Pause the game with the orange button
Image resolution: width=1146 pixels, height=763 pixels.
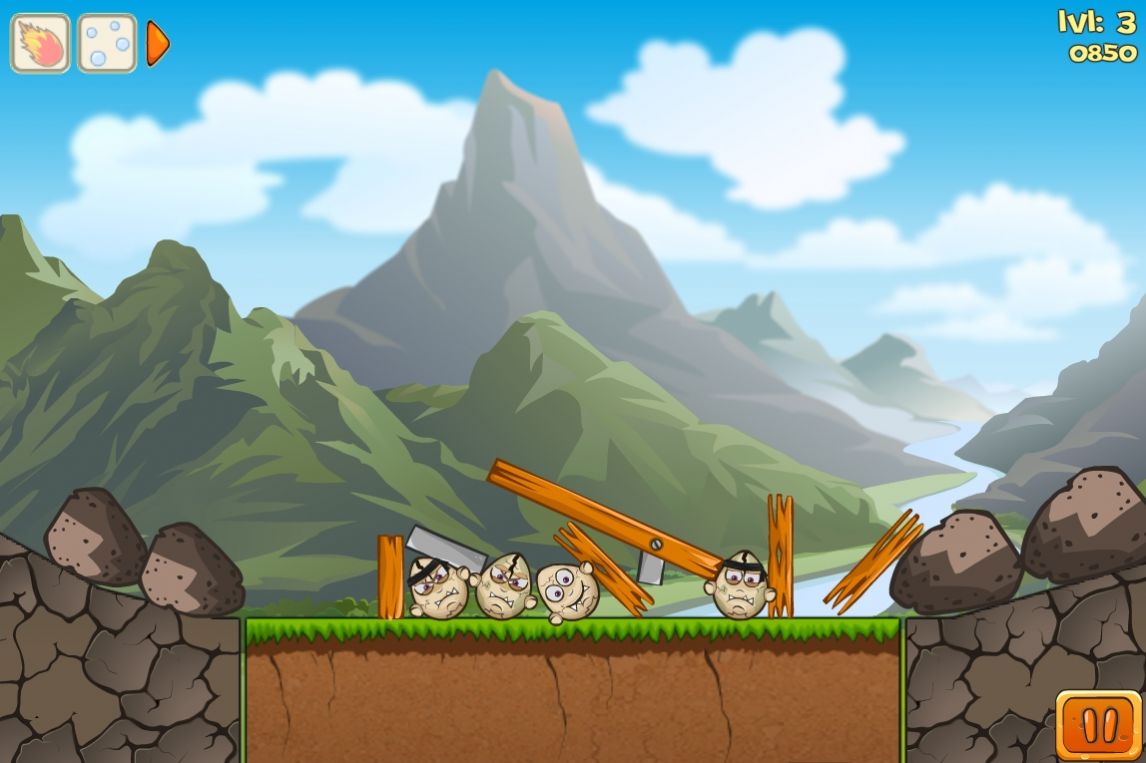pyautogui.click(x=1098, y=725)
